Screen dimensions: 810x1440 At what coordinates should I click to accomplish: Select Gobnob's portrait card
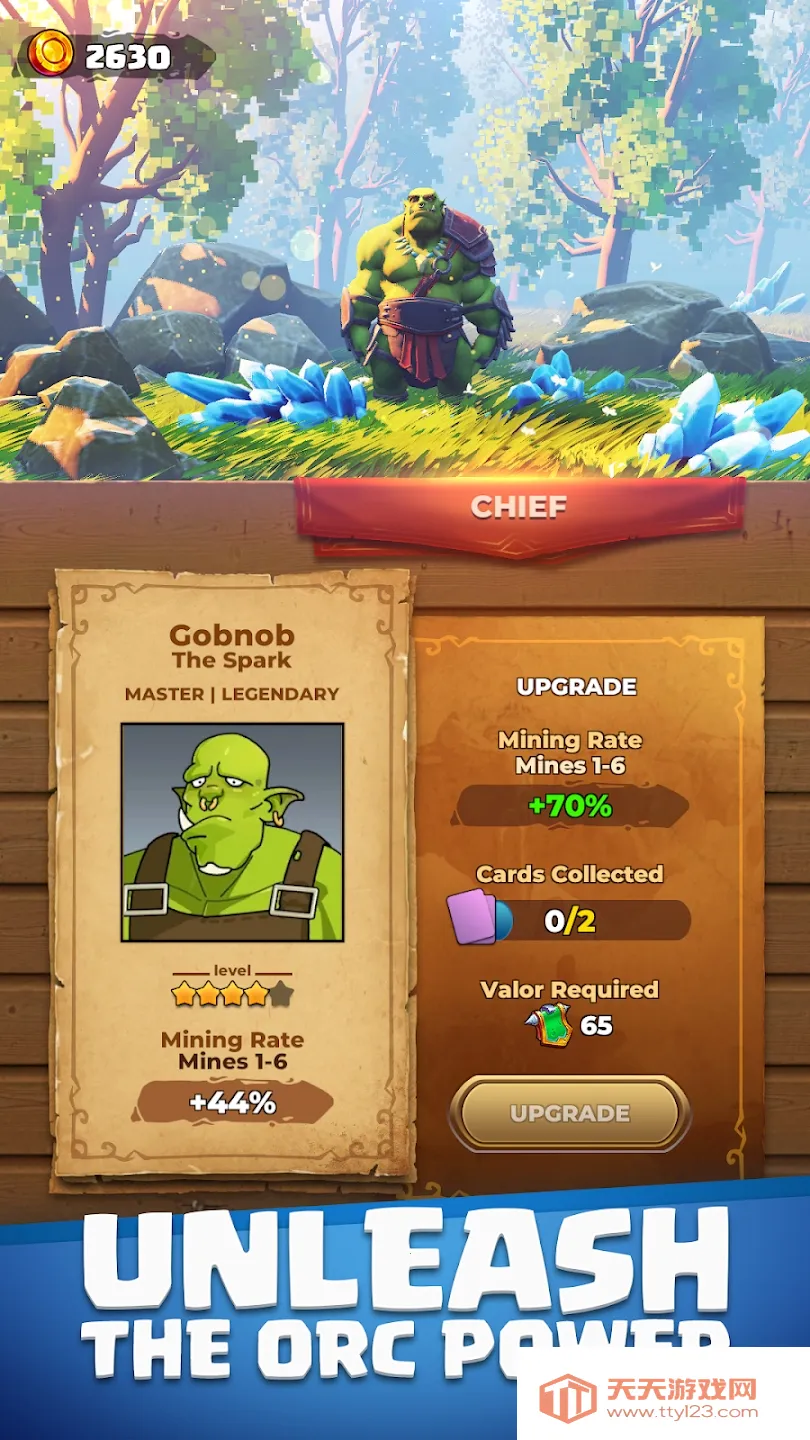232,832
